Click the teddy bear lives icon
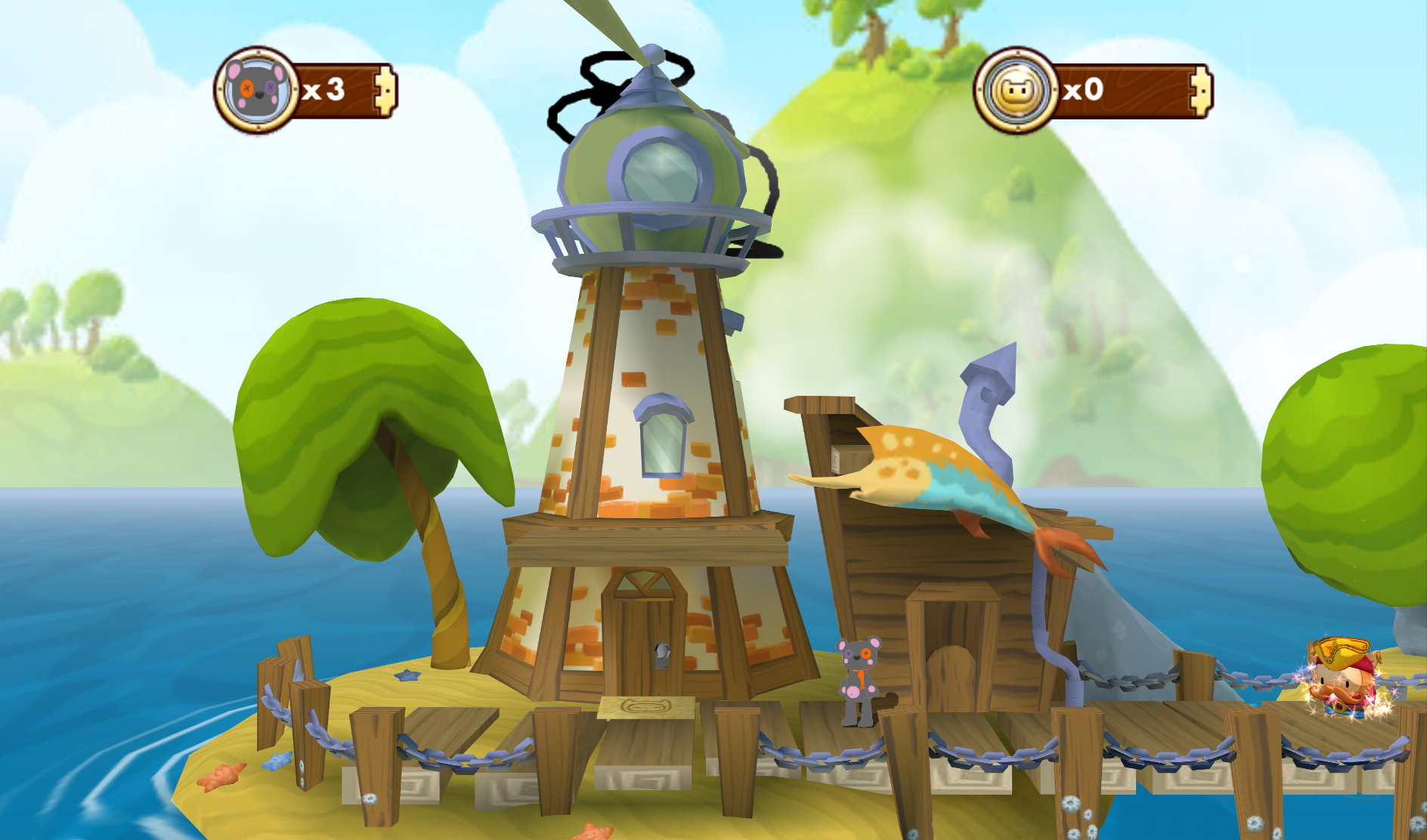The height and width of the screenshot is (840, 1427). [x=257, y=91]
